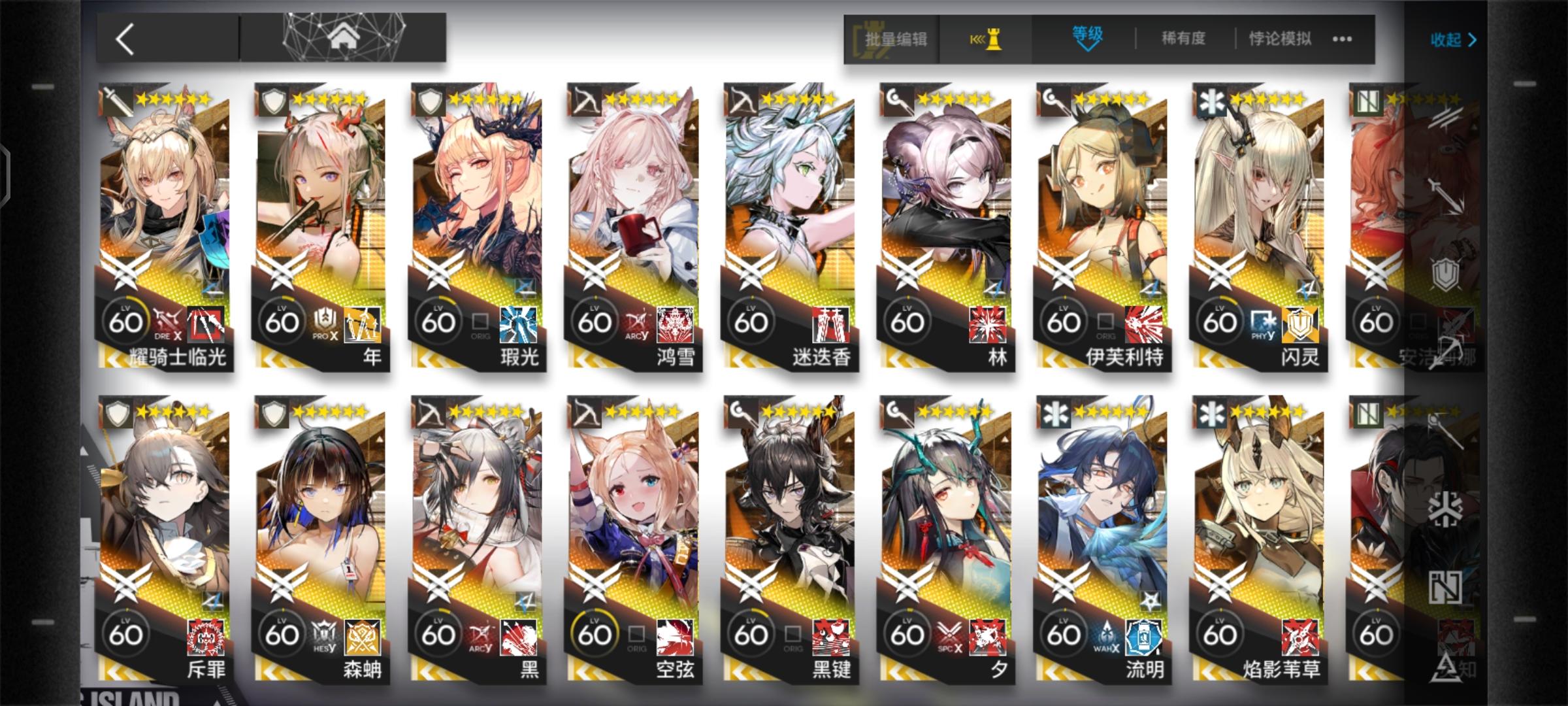Toggle the rook tower sort tab in the toolbar

pos(988,39)
